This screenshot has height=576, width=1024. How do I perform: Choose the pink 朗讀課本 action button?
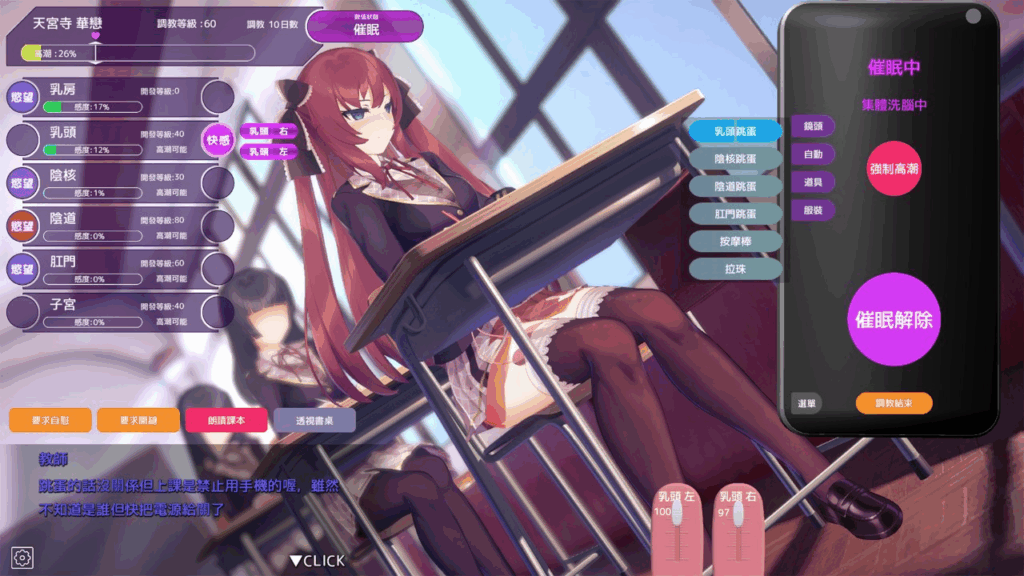tap(226, 420)
